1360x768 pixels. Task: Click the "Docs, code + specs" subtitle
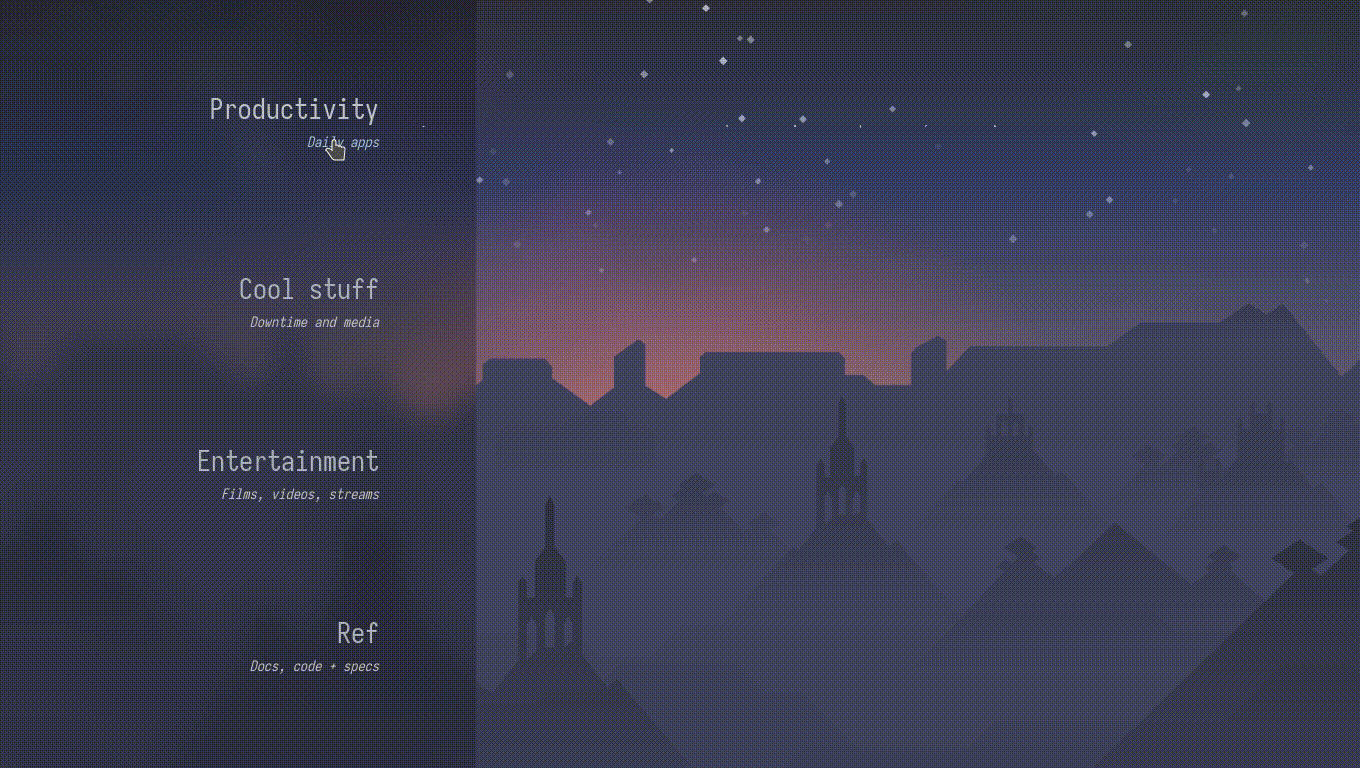314,666
